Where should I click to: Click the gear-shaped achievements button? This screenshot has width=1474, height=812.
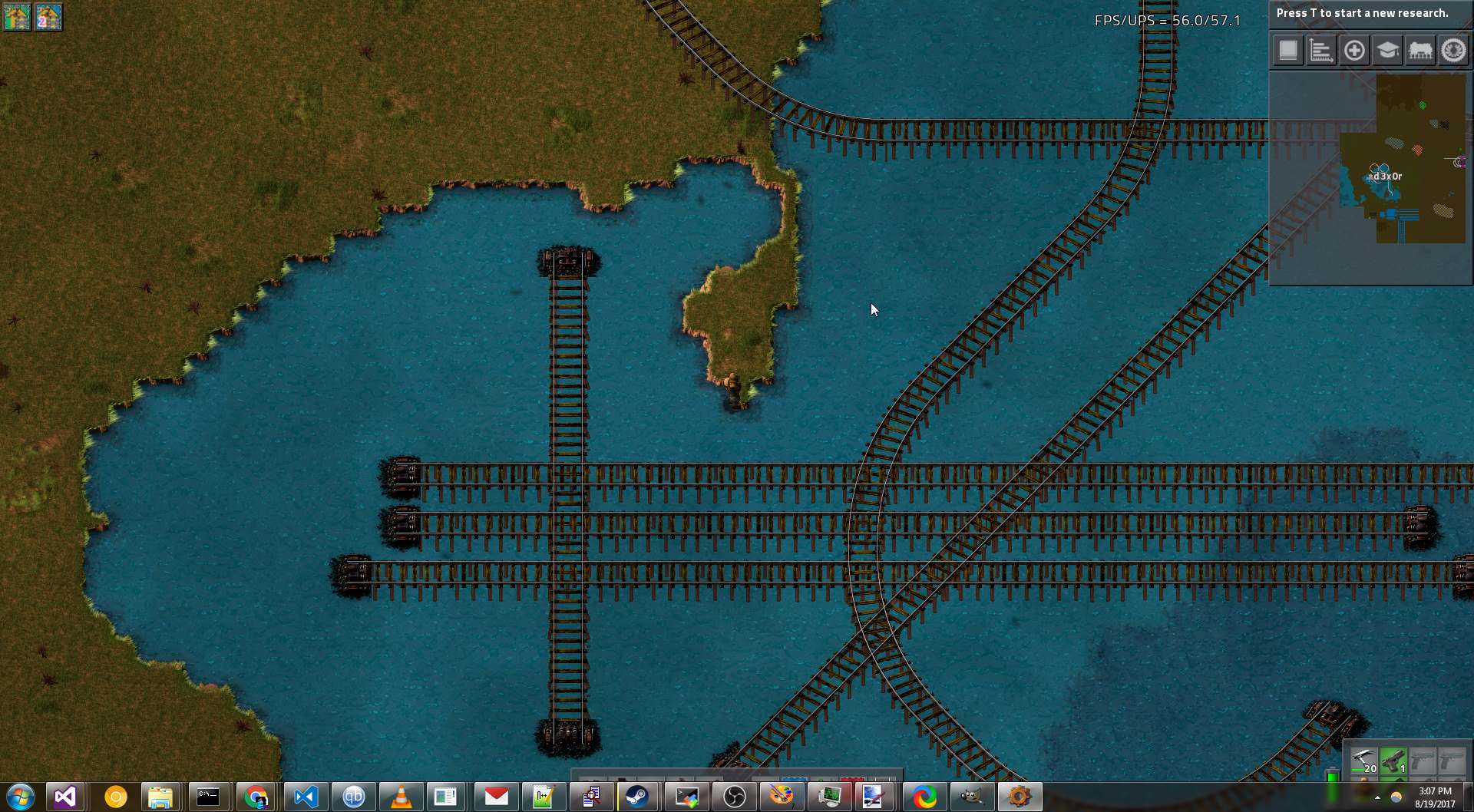tap(1453, 51)
